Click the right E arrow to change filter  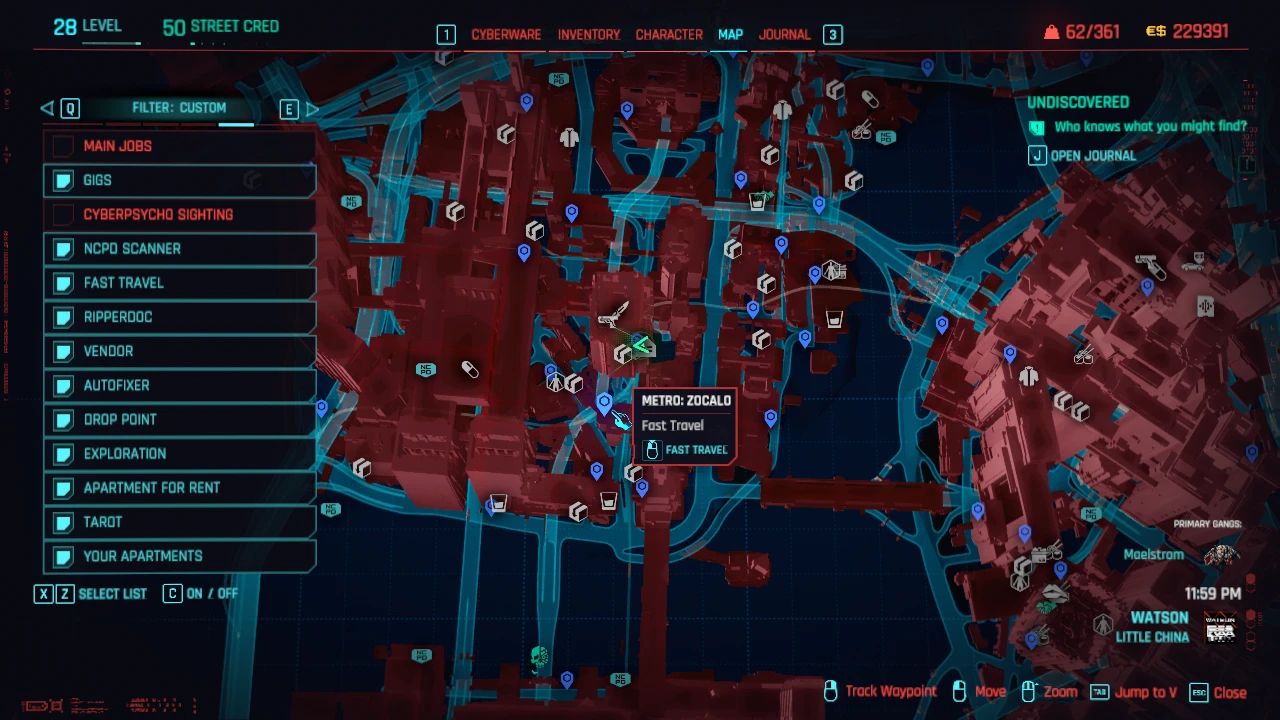click(310, 108)
